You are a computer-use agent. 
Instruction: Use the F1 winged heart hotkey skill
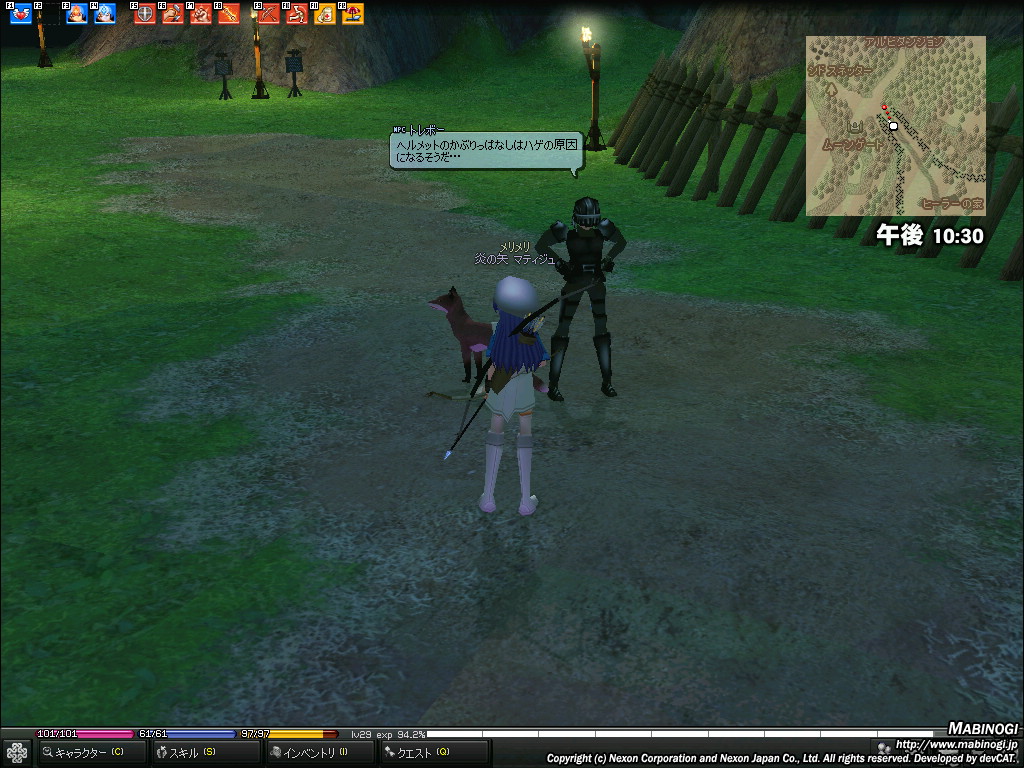click(20, 14)
